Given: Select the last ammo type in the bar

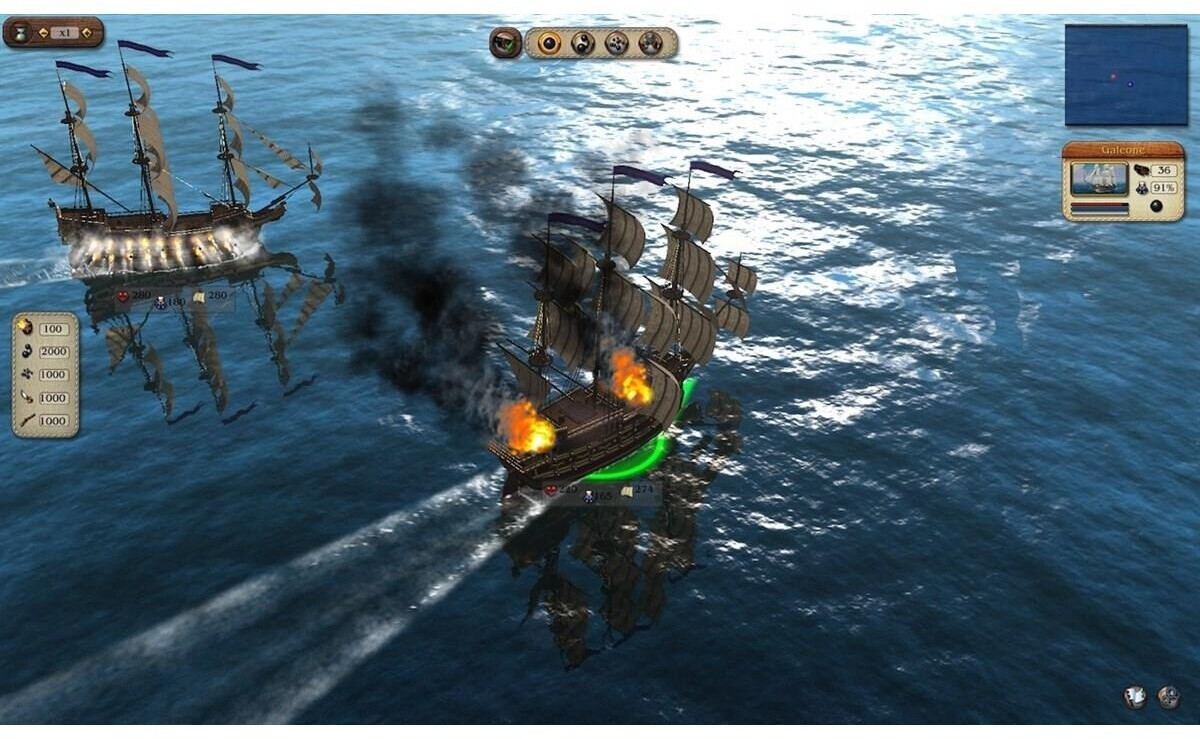Looking at the screenshot, I should coord(651,43).
